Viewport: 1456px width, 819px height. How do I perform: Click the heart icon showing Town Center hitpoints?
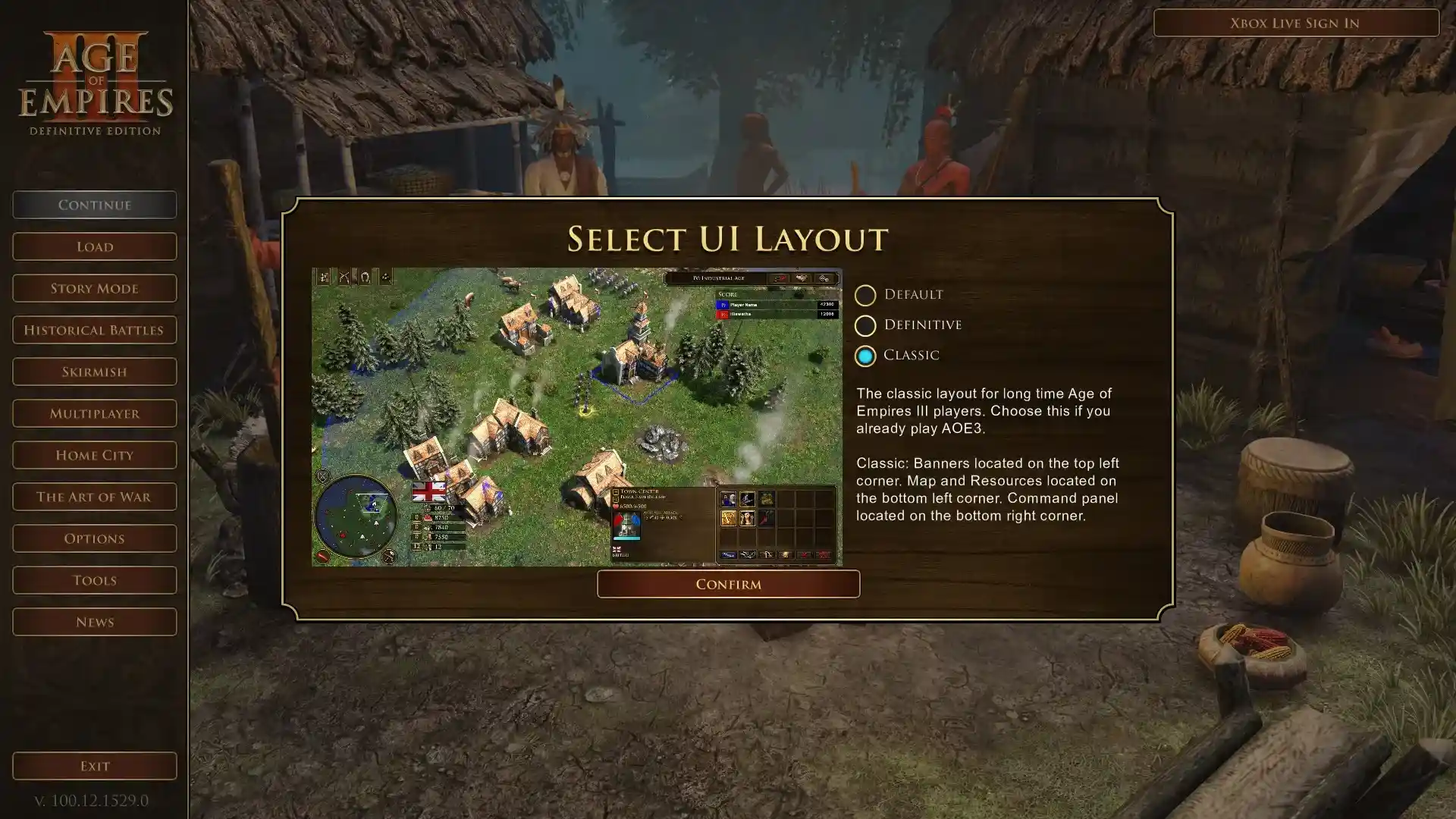click(615, 506)
